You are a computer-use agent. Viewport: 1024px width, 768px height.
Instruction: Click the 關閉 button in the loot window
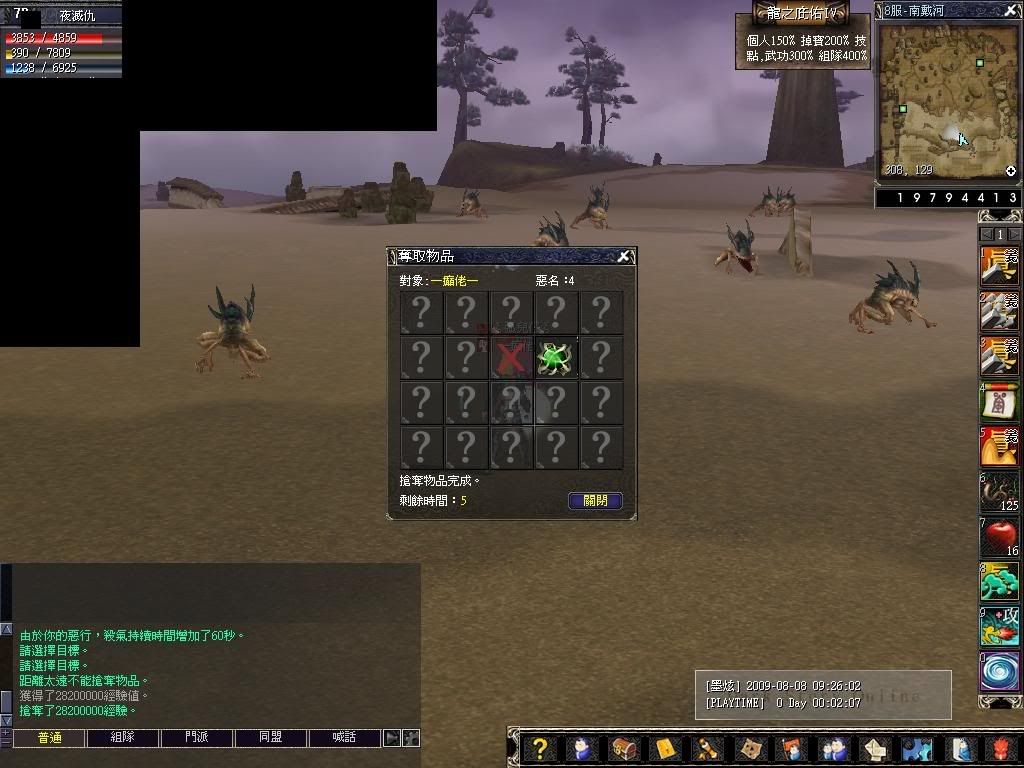point(595,501)
